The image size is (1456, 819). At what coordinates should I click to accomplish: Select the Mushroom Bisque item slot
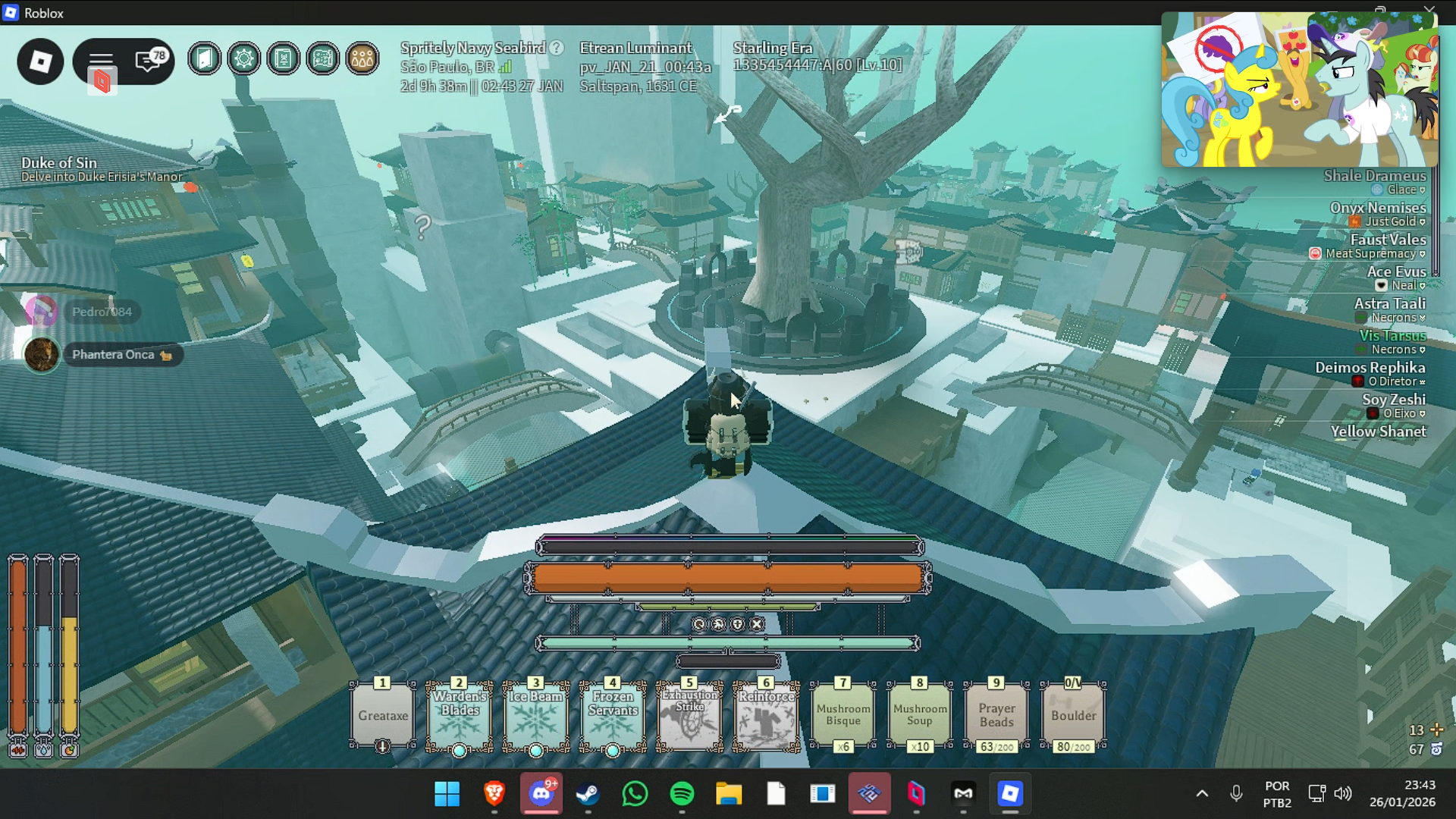(x=843, y=715)
